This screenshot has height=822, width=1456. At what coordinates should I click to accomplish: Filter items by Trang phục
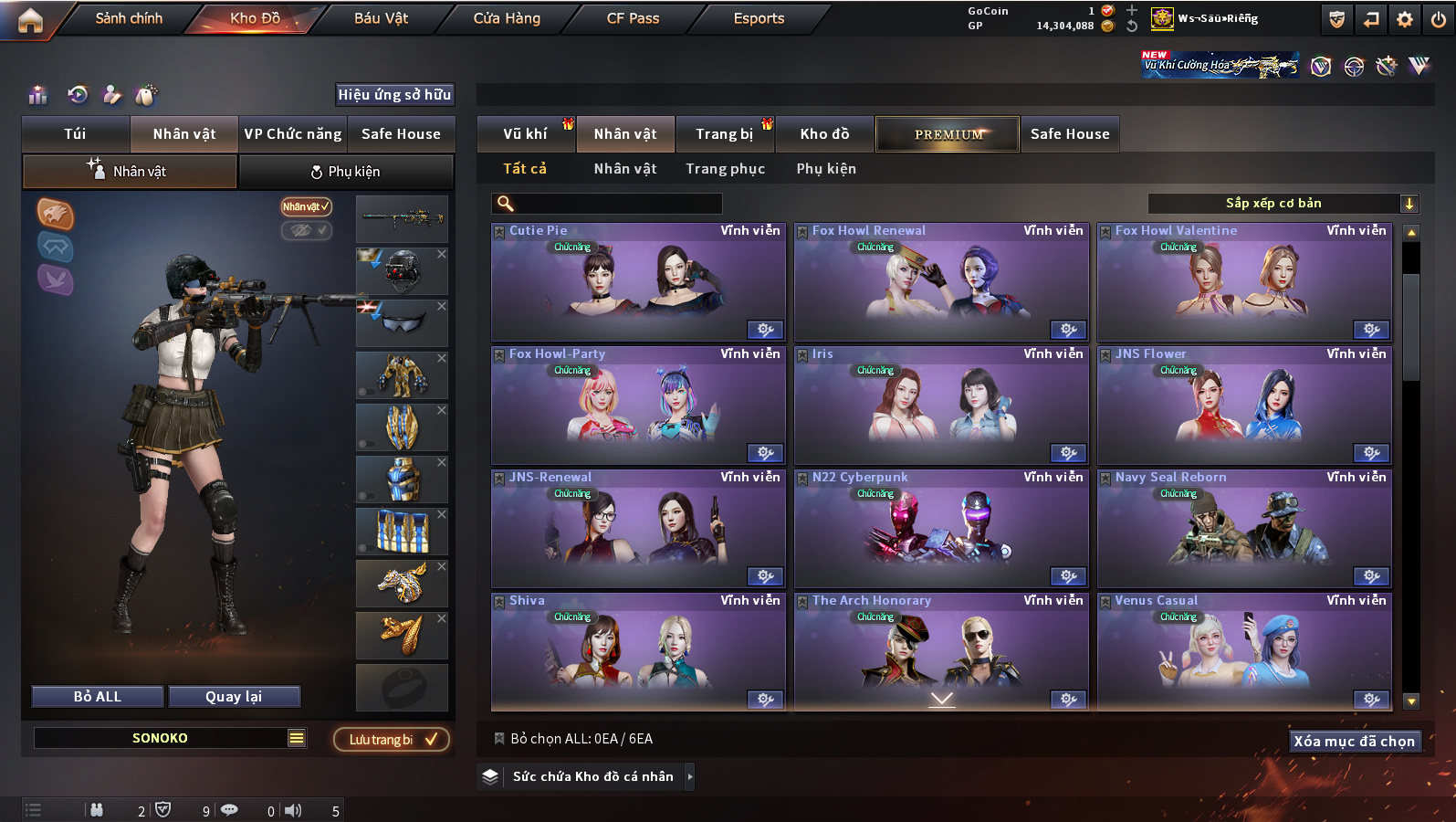[x=726, y=169]
